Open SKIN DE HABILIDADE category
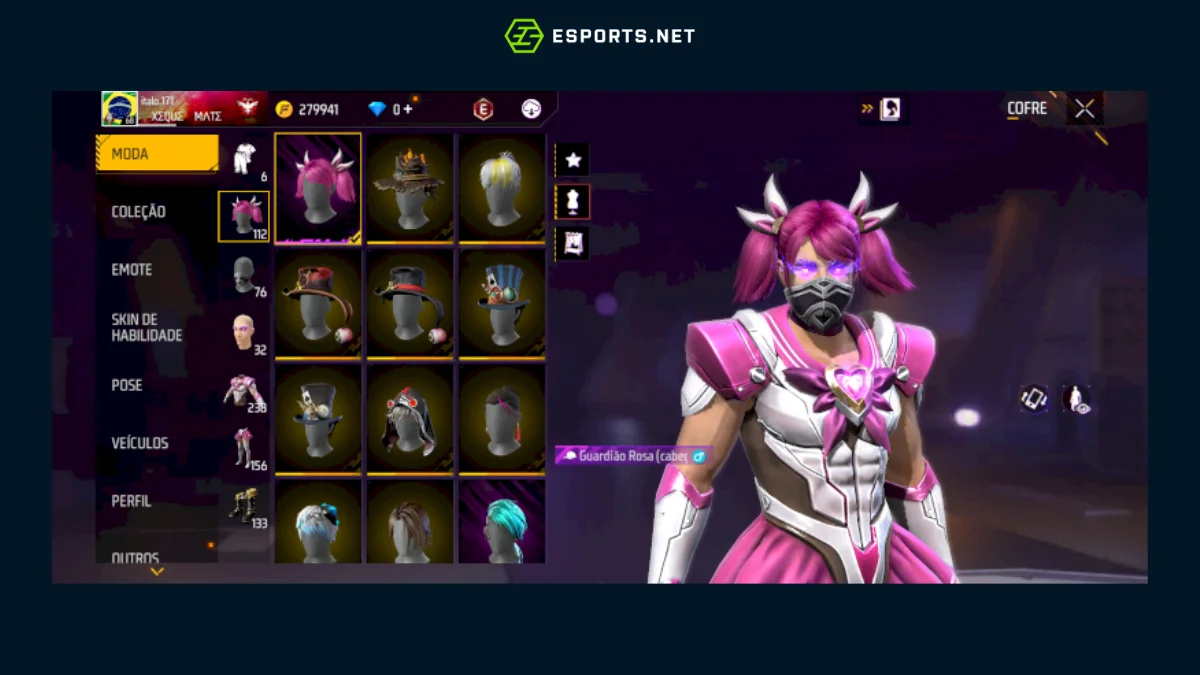 point(147,328)
